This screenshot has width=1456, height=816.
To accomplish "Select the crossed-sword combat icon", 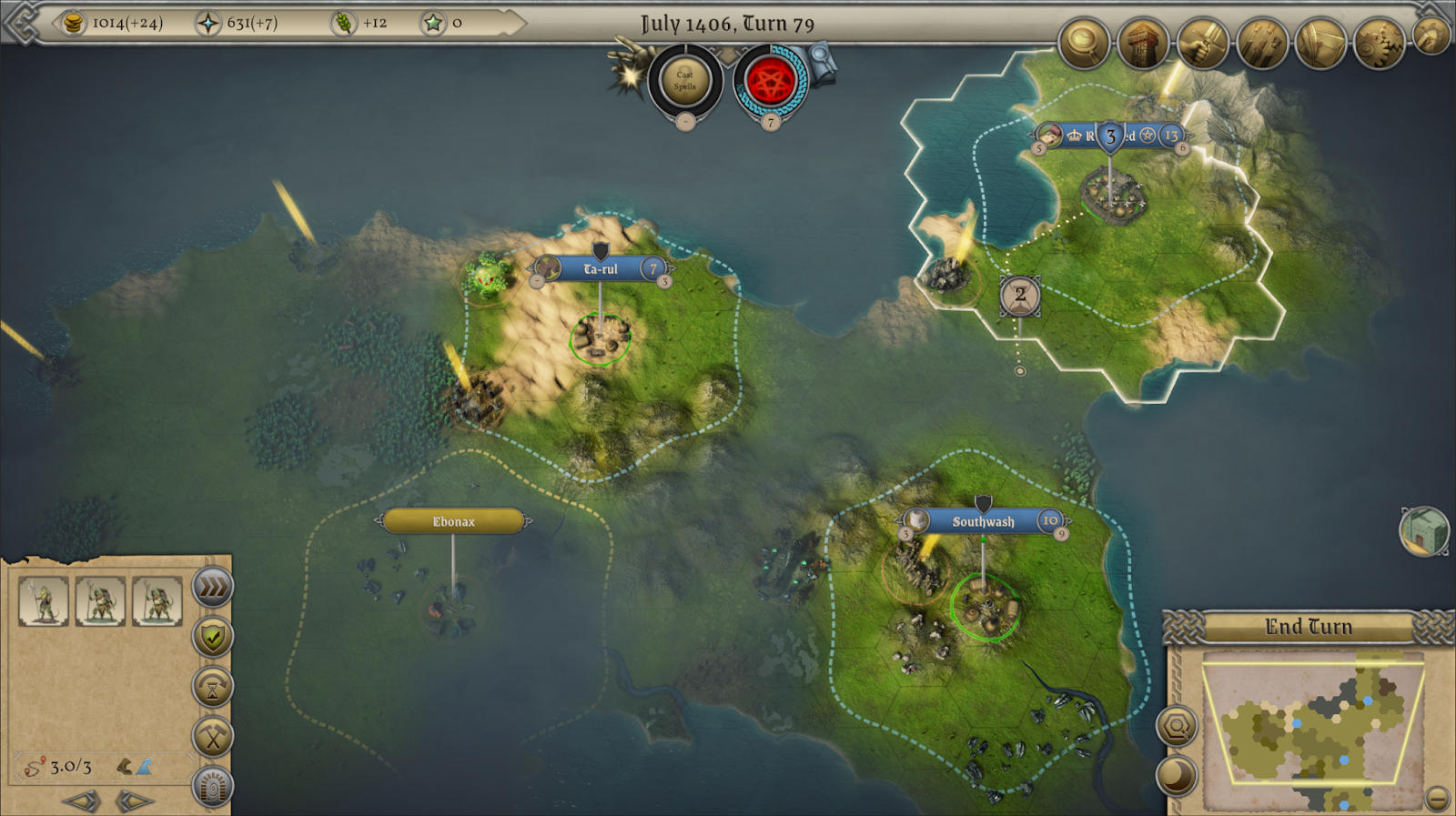I will pyautogui.click(x=1201, y=43).
